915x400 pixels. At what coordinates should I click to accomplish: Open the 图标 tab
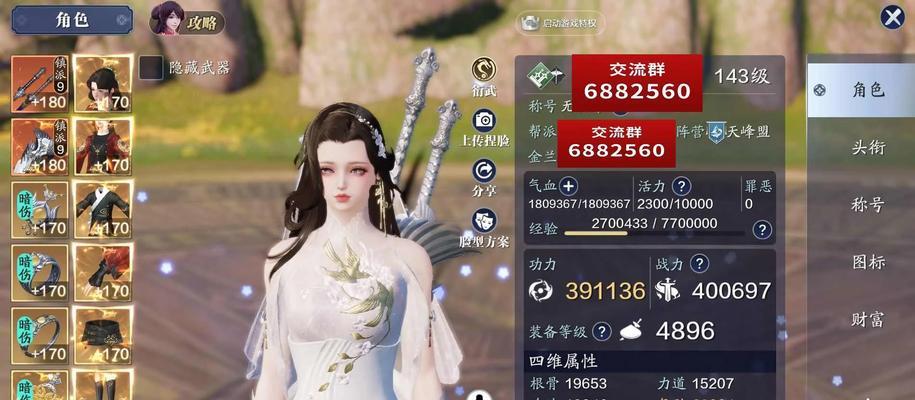pyautogui.click(x=867, y=262)
